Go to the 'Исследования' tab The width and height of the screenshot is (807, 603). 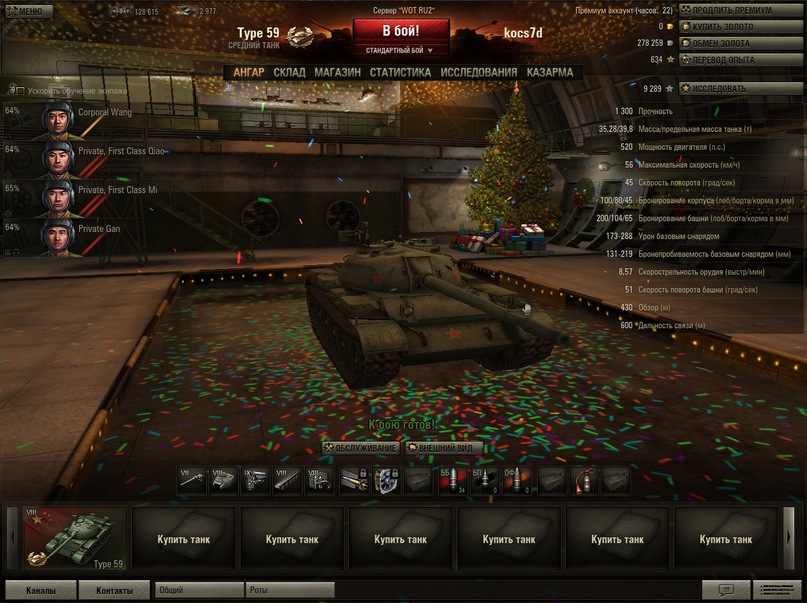(479, 72)
